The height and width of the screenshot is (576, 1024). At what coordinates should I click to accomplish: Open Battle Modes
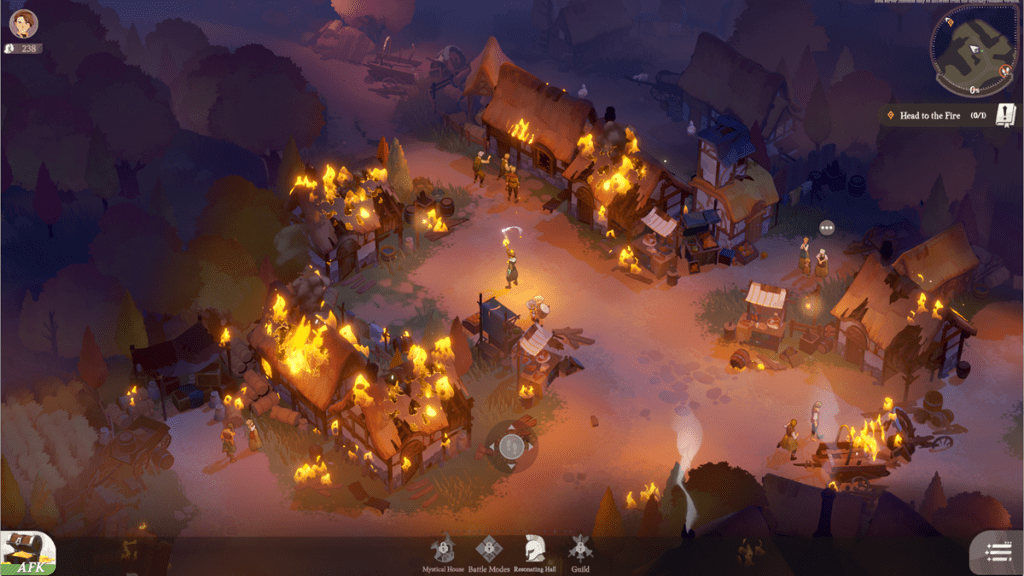point(487,551)
